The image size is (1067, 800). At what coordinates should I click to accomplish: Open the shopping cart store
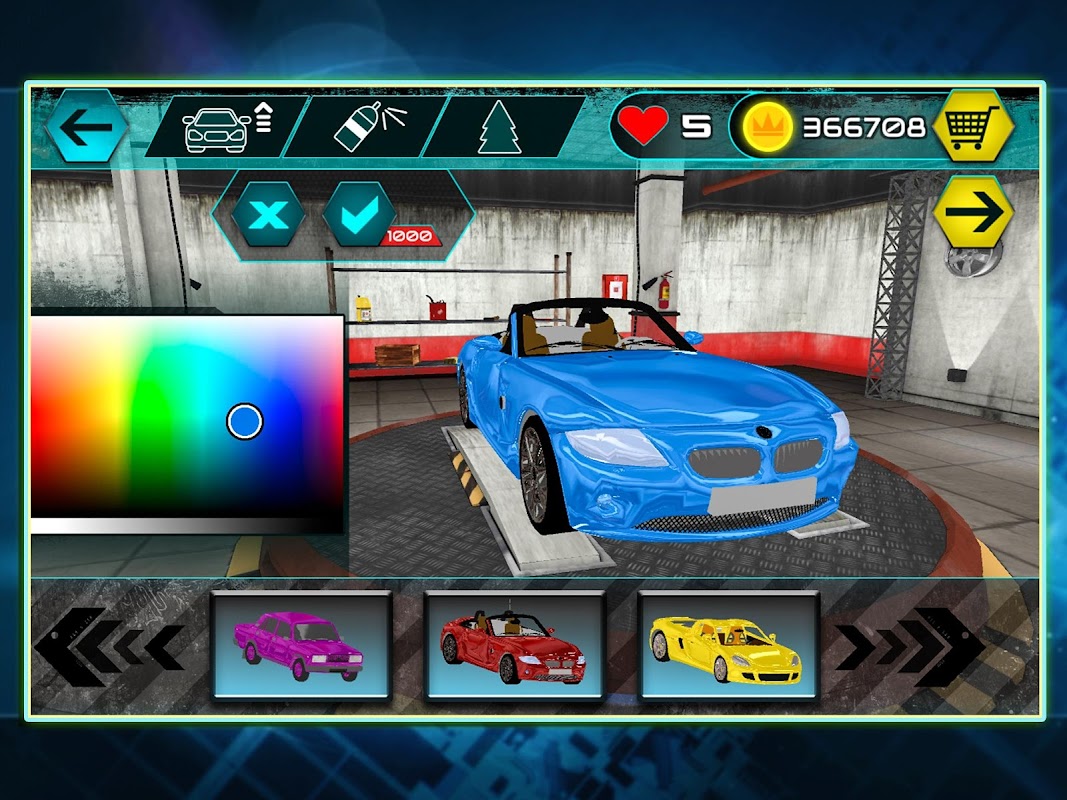(x=972, y=126)
